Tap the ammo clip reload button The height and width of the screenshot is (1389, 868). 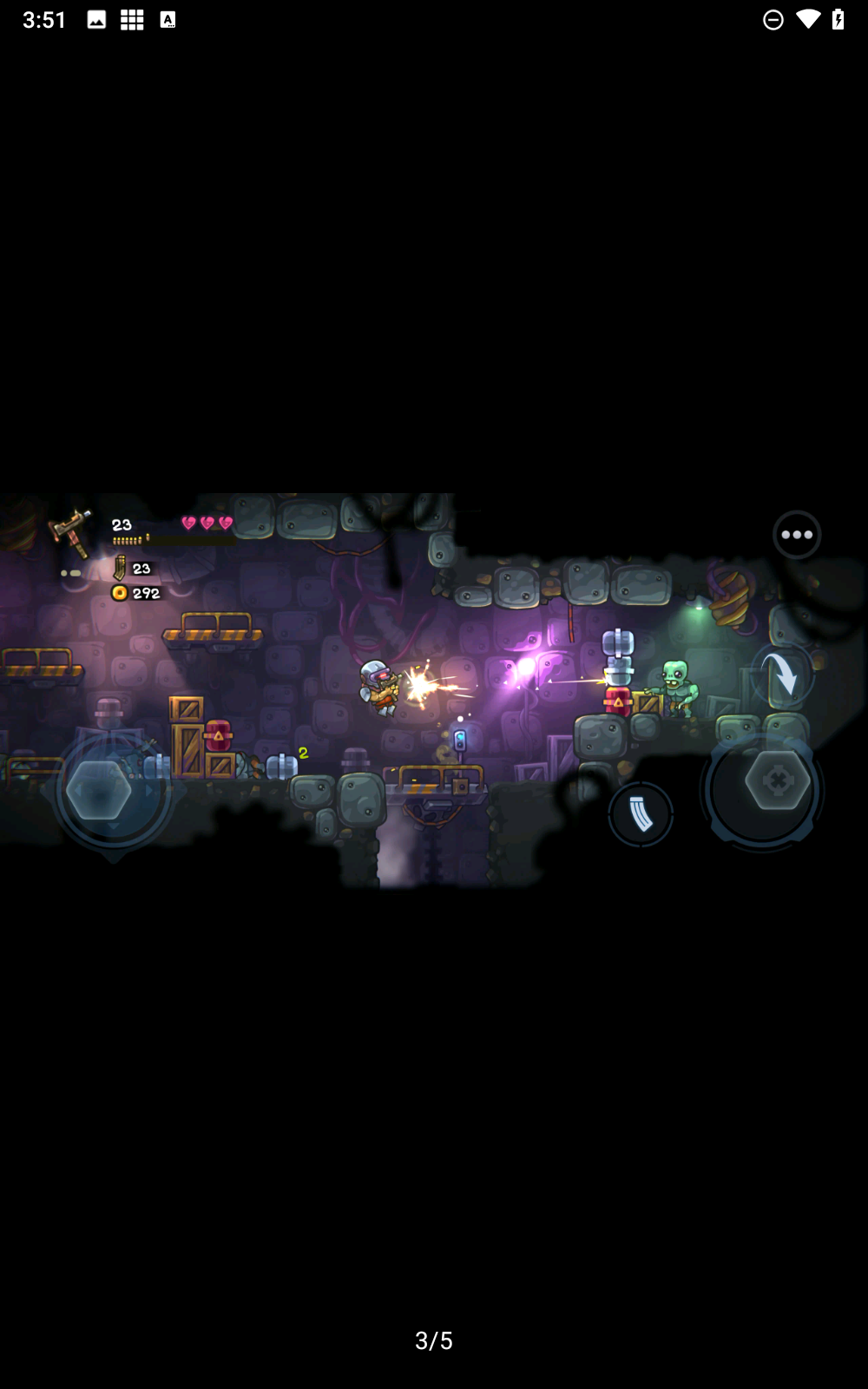click(641, 814)
